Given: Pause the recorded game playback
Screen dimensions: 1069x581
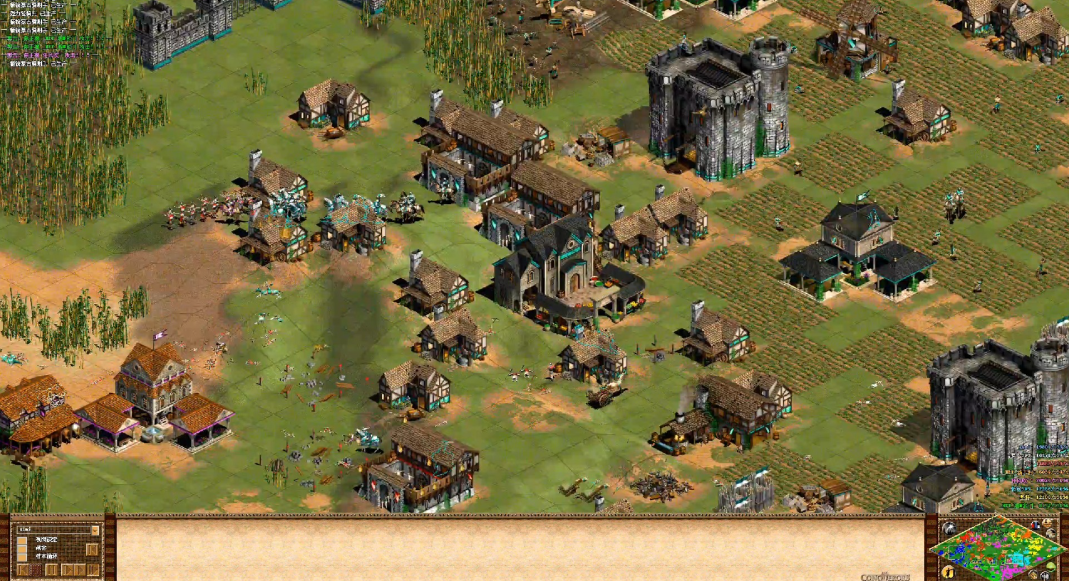Looking at the screenshot, I should click(51, 570).
